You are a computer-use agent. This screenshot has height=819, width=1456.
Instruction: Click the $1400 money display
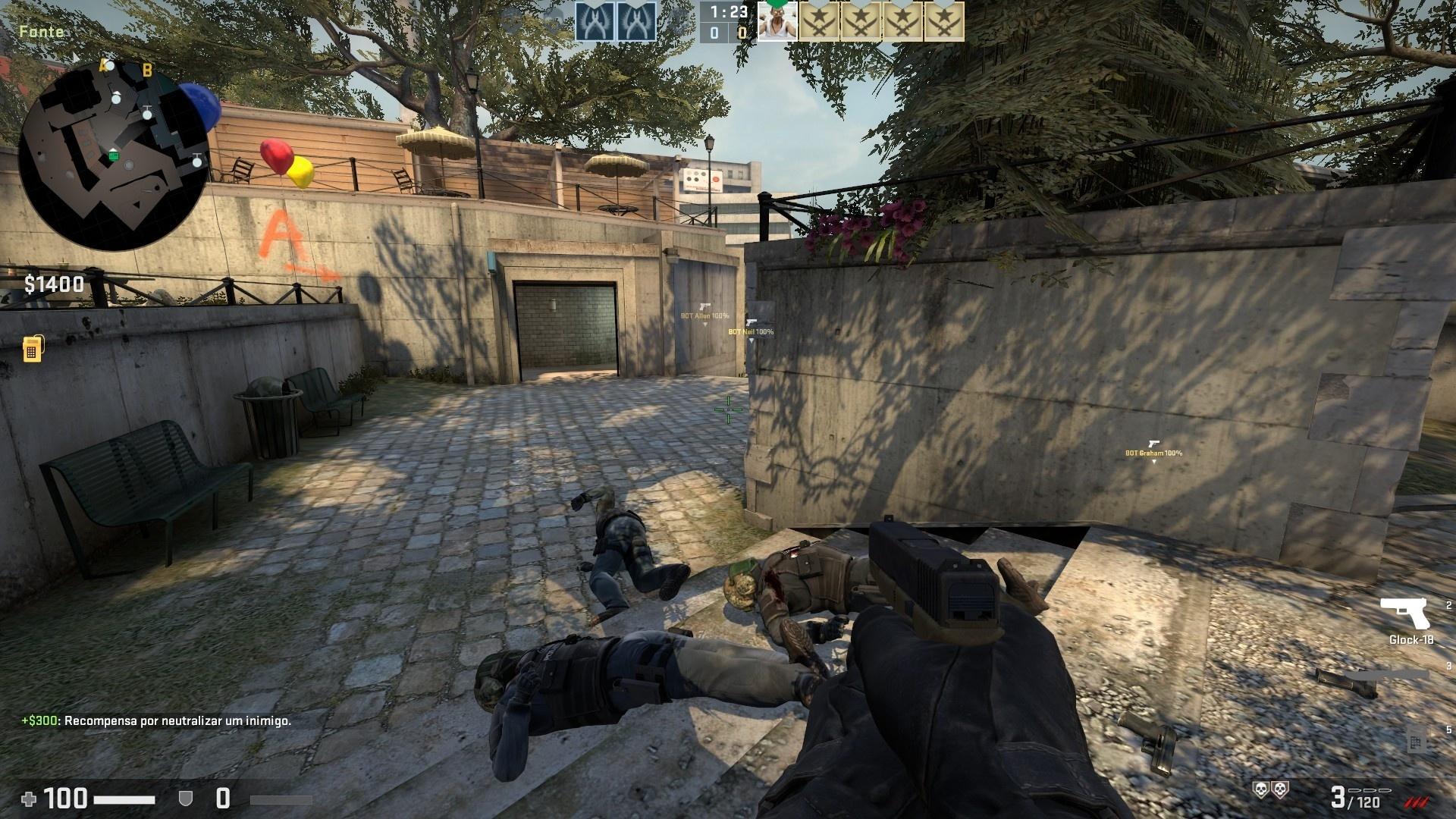53,285
